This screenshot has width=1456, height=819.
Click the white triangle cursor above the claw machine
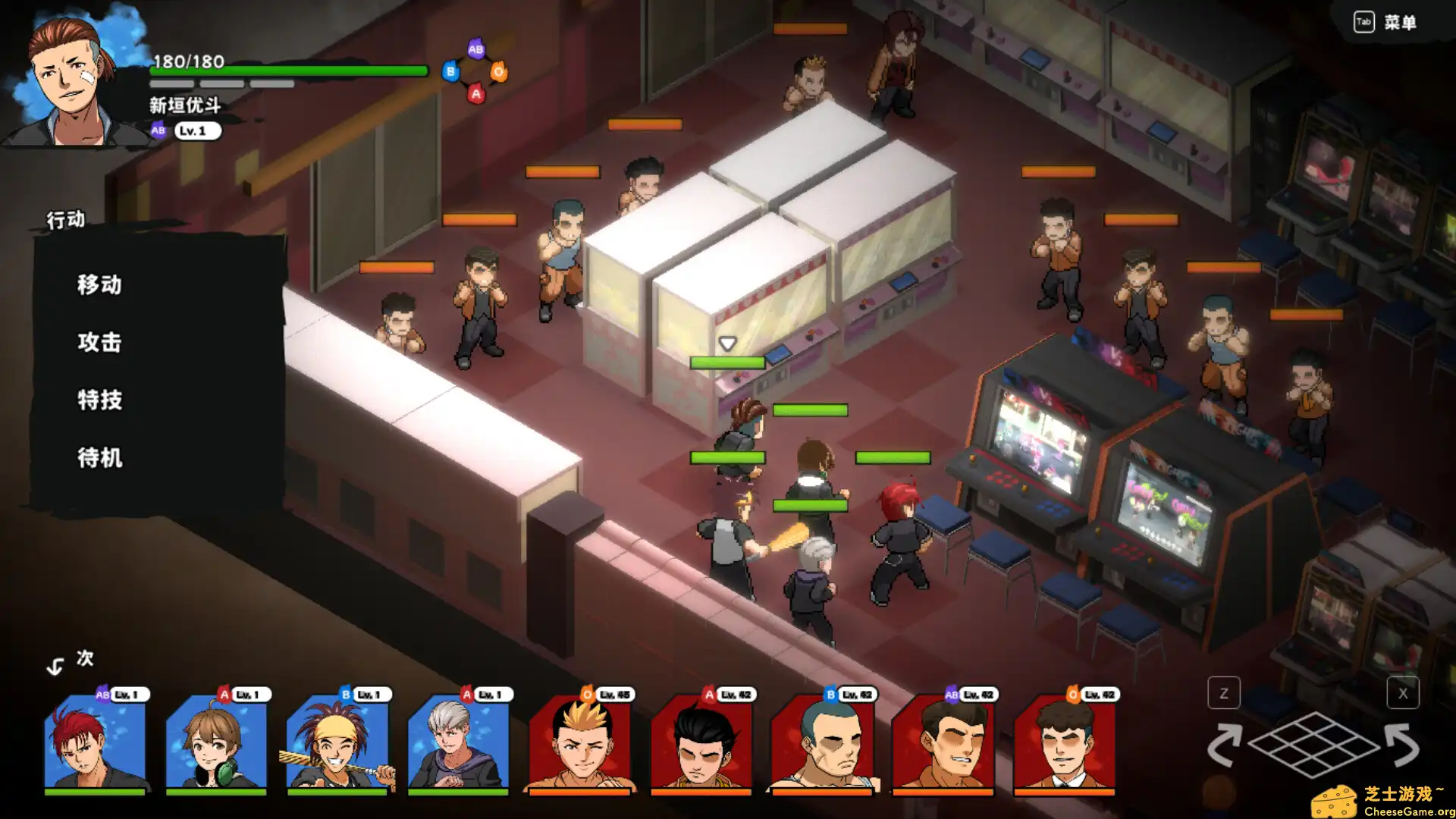click(729, 342)
